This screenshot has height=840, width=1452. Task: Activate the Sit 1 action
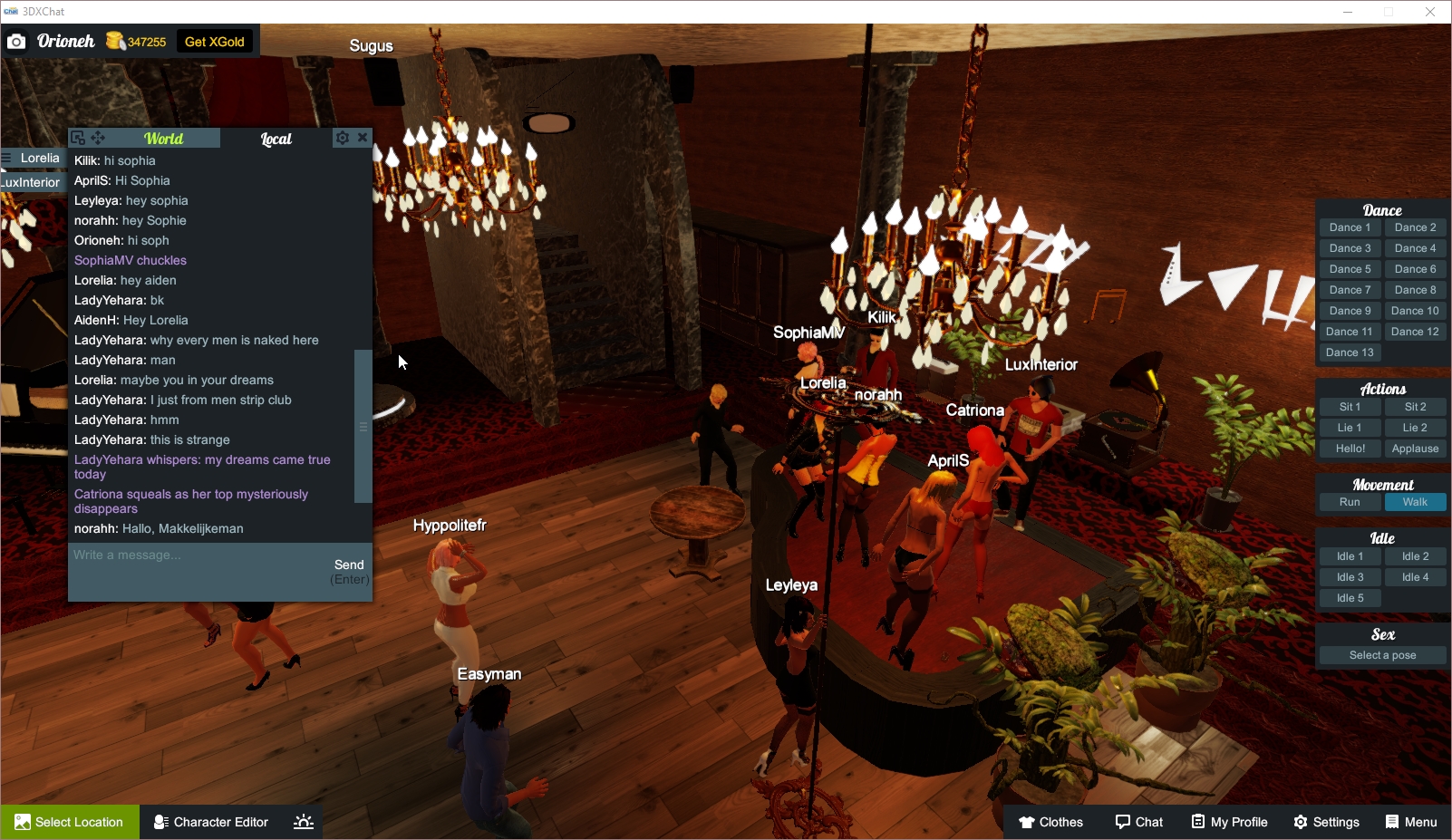1350,406
